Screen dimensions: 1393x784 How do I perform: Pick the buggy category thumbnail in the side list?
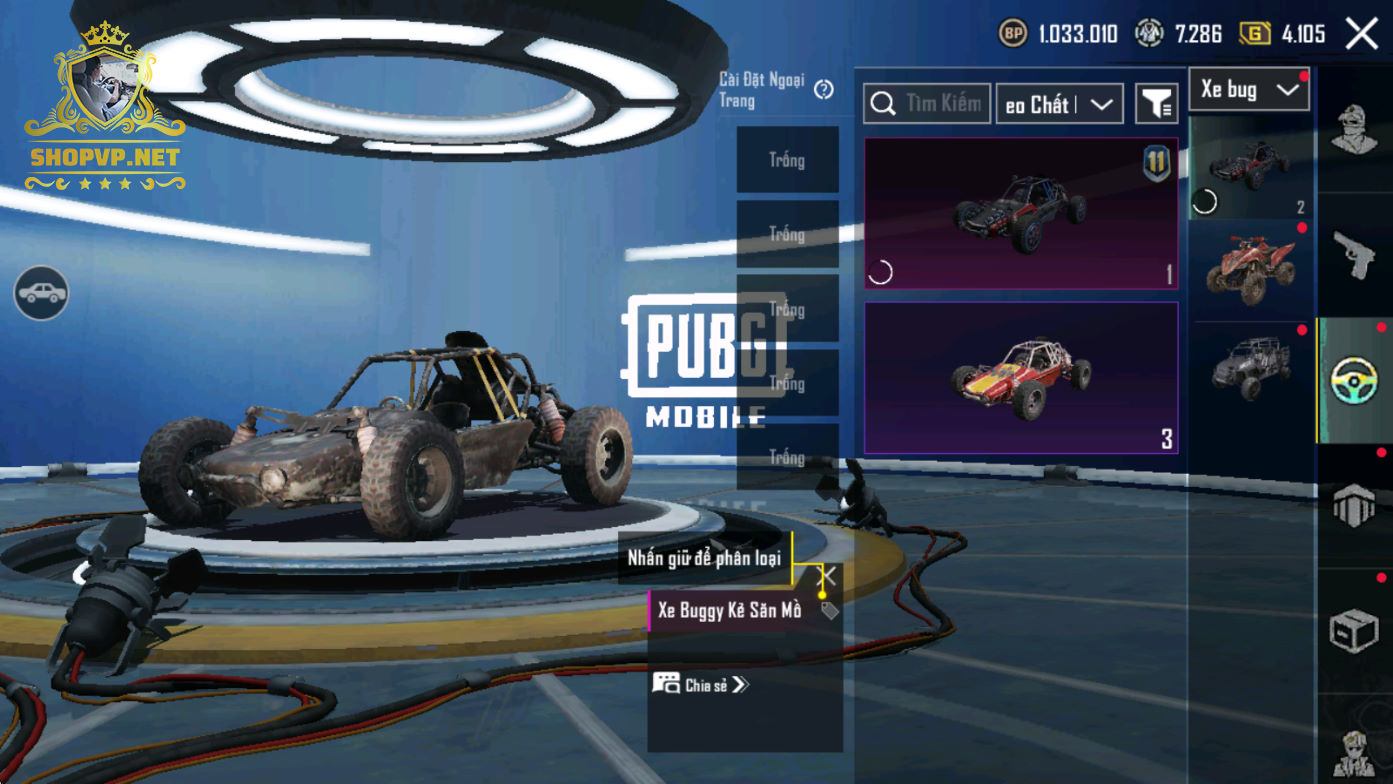coord(1249,168)
